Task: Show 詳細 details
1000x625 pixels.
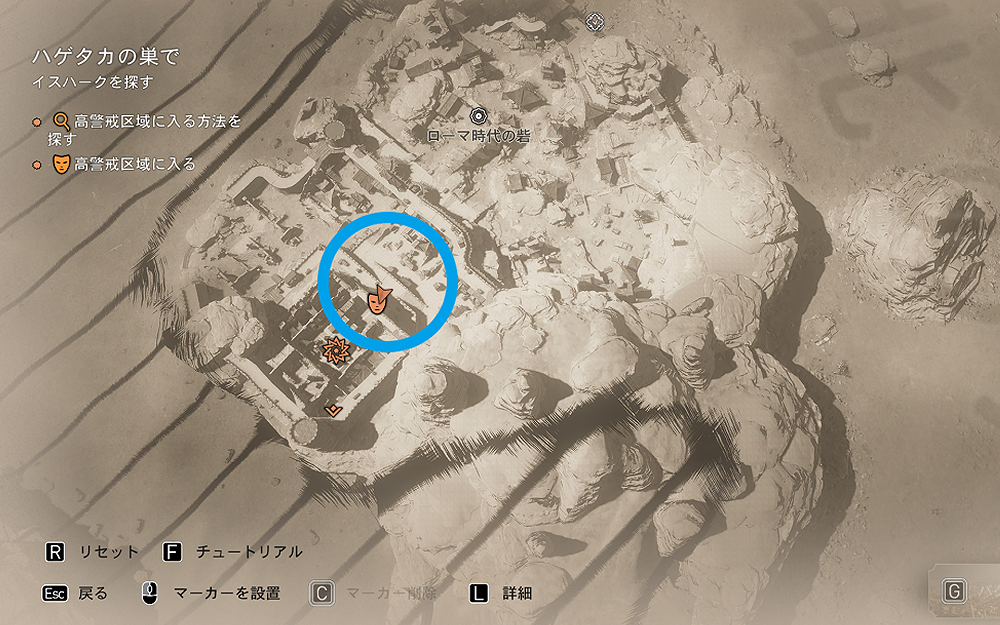Action: click(x=500, y=593)
